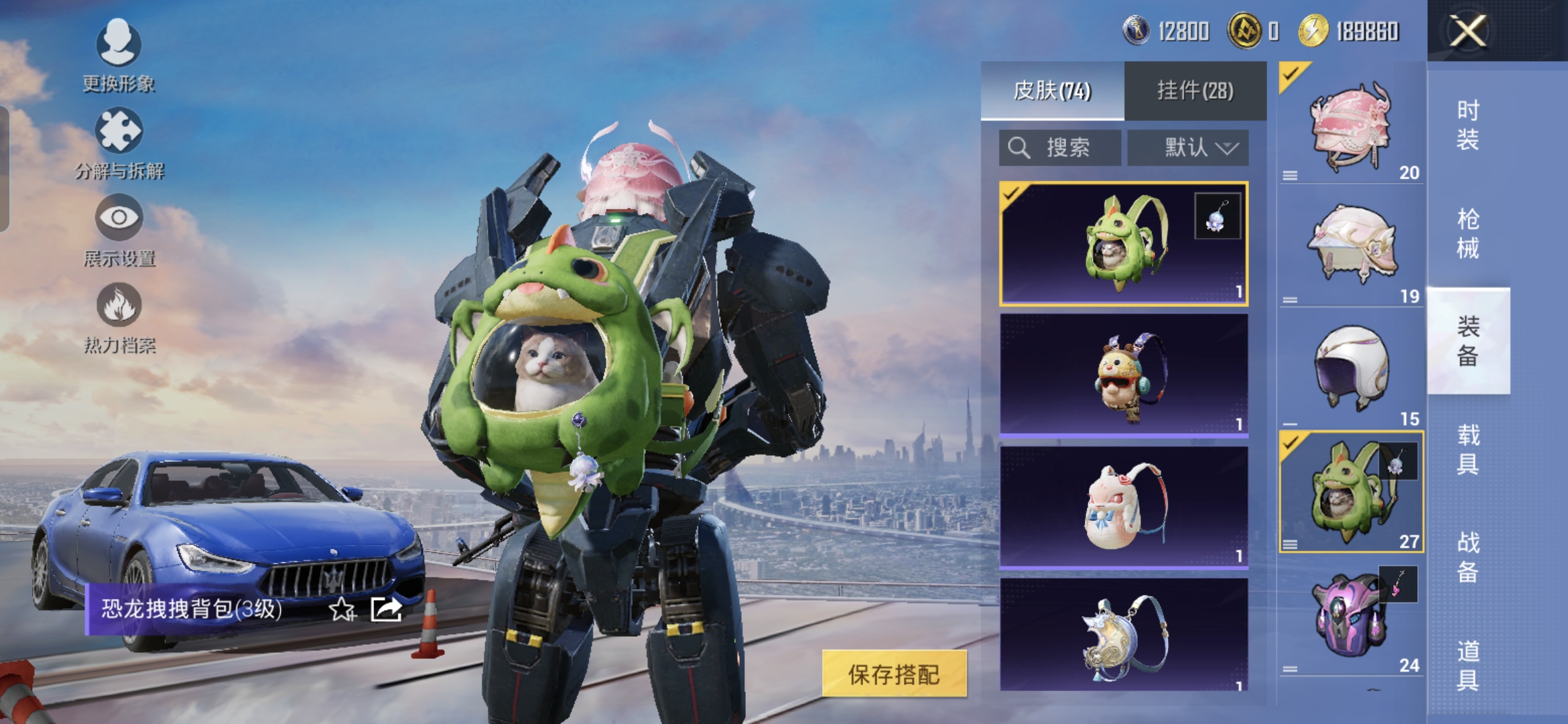Viewport: 1568px width, 724px height.
Task: Favorite the backpack with star icon
Action: click(342, 609)
